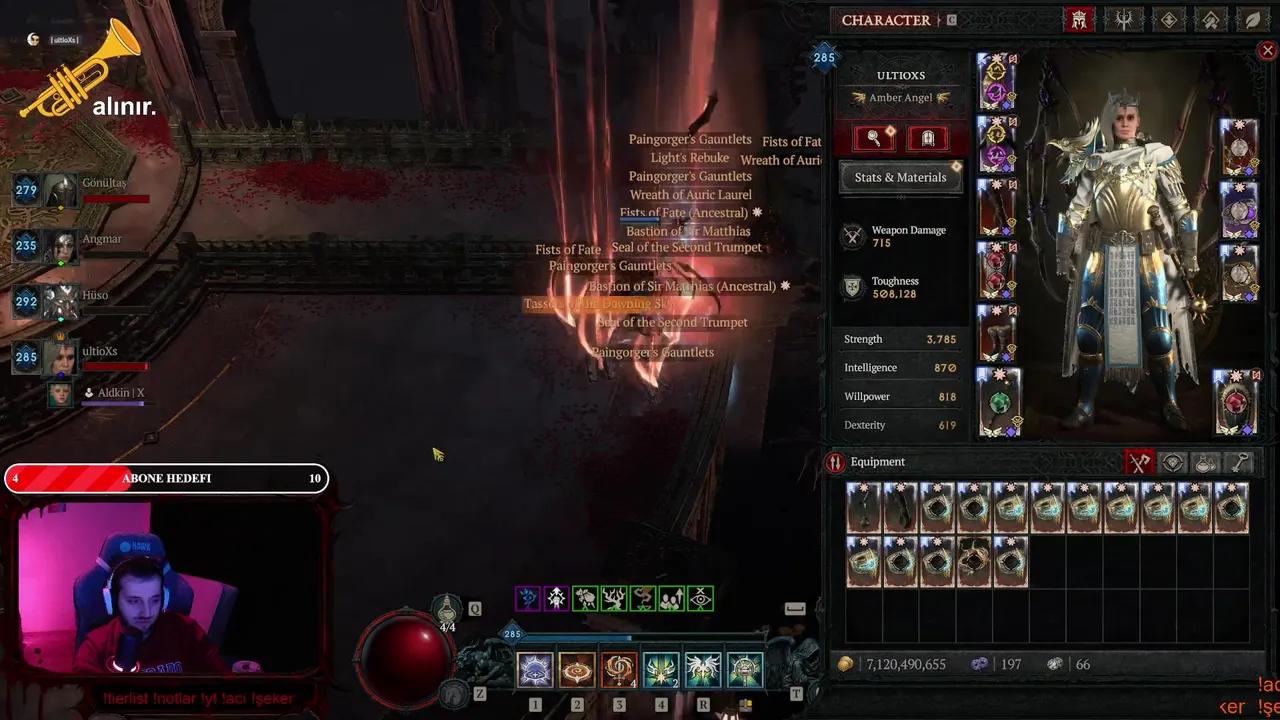Activate the skill in hotbar slot 1
Viewport: 1280px width, 720px height.
(x=535, y=670)
